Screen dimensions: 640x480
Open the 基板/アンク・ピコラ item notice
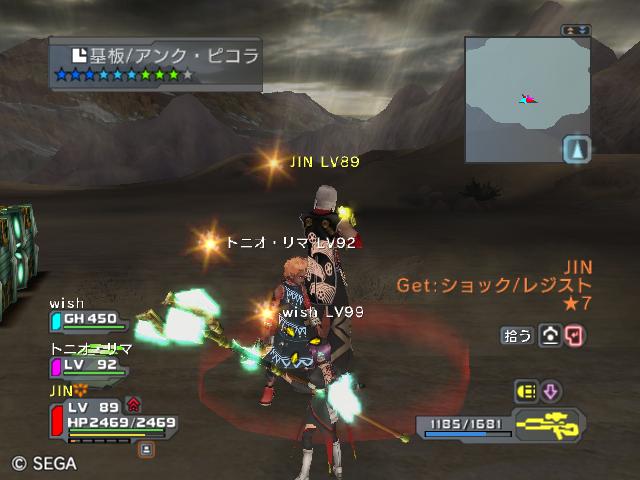click(157, 64)
